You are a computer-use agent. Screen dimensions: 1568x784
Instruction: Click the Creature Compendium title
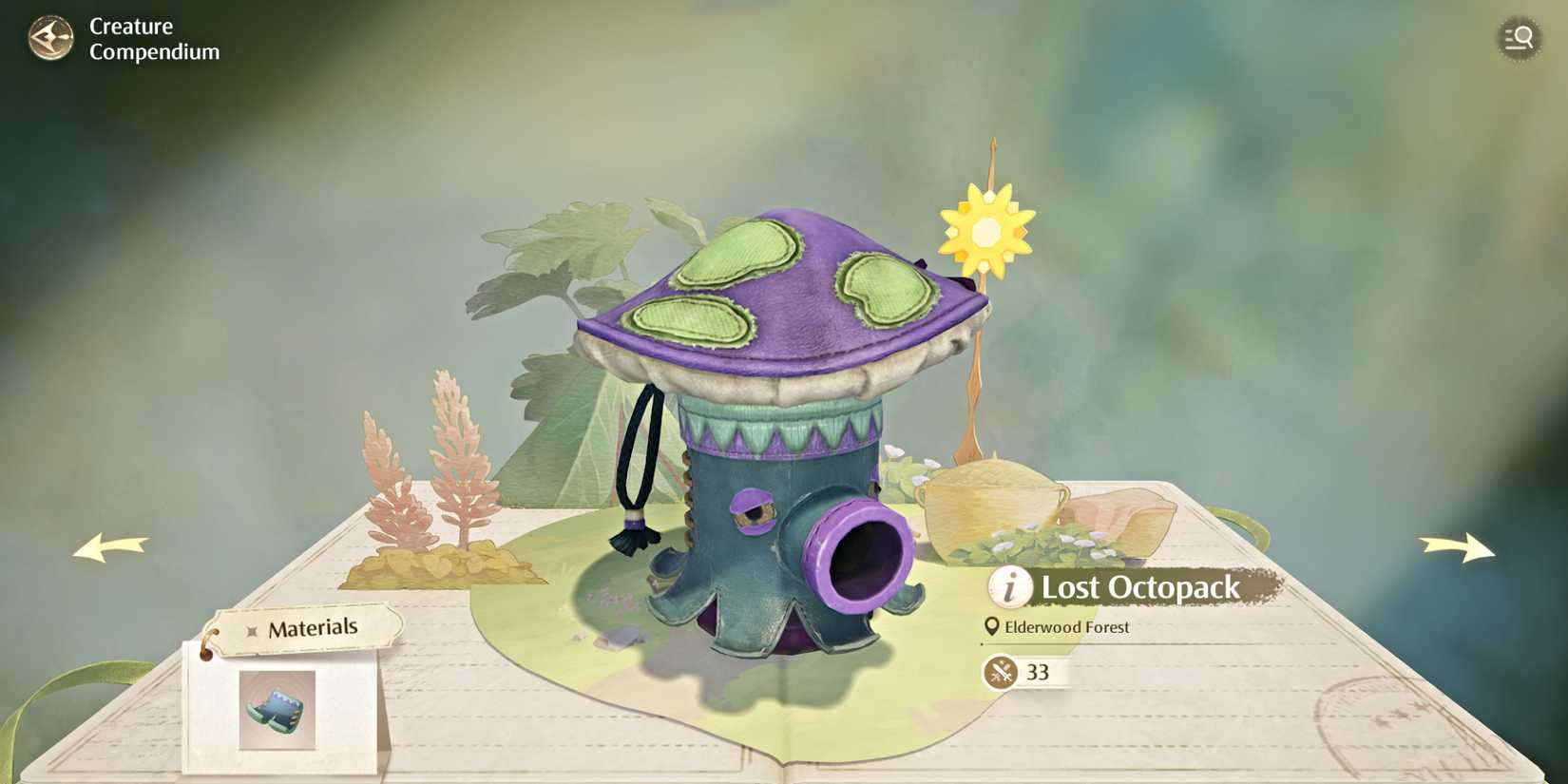[x=152, y=39]
